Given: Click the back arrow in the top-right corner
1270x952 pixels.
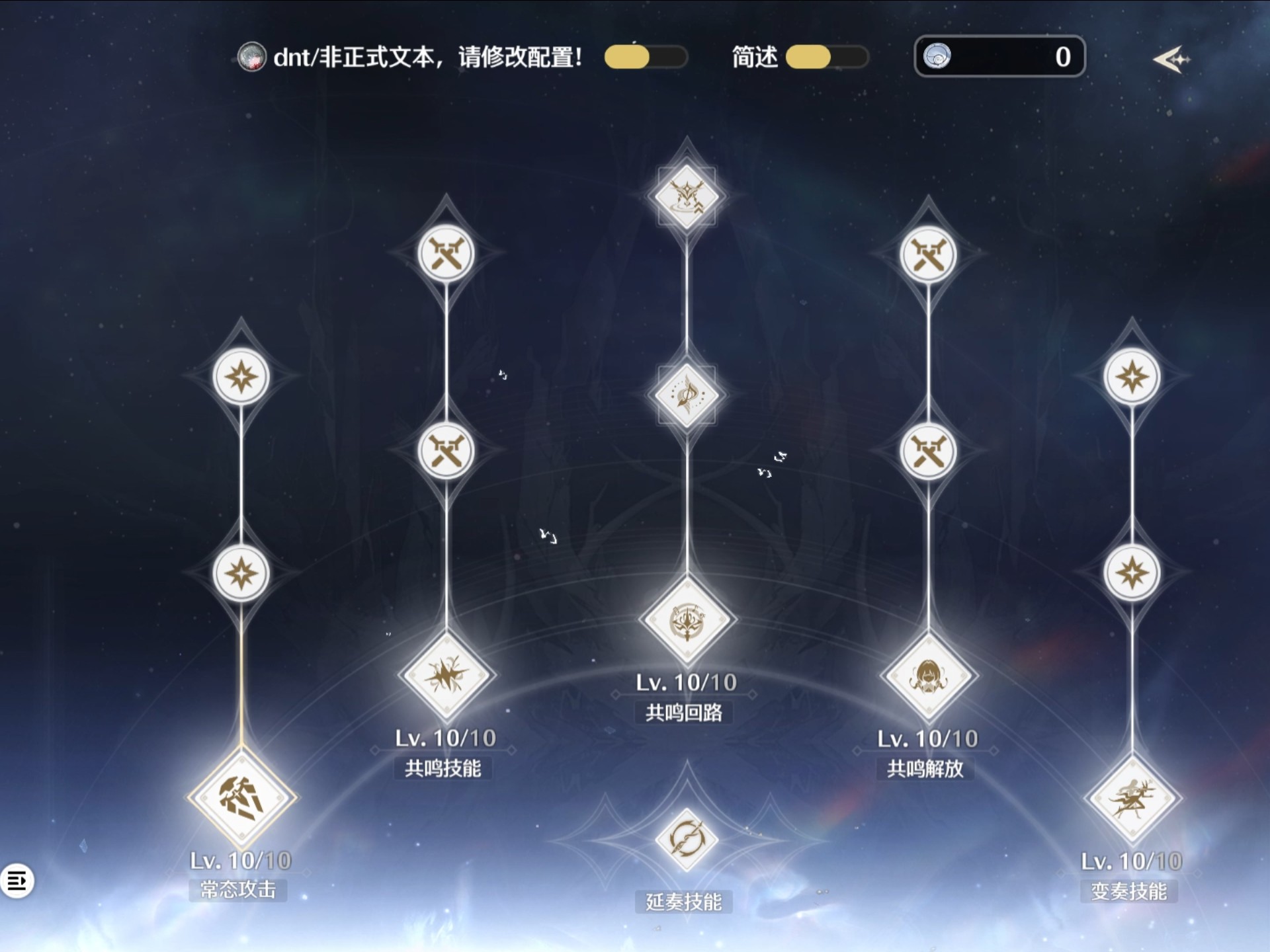Looking at the screenshot, I should point(1171,59).
